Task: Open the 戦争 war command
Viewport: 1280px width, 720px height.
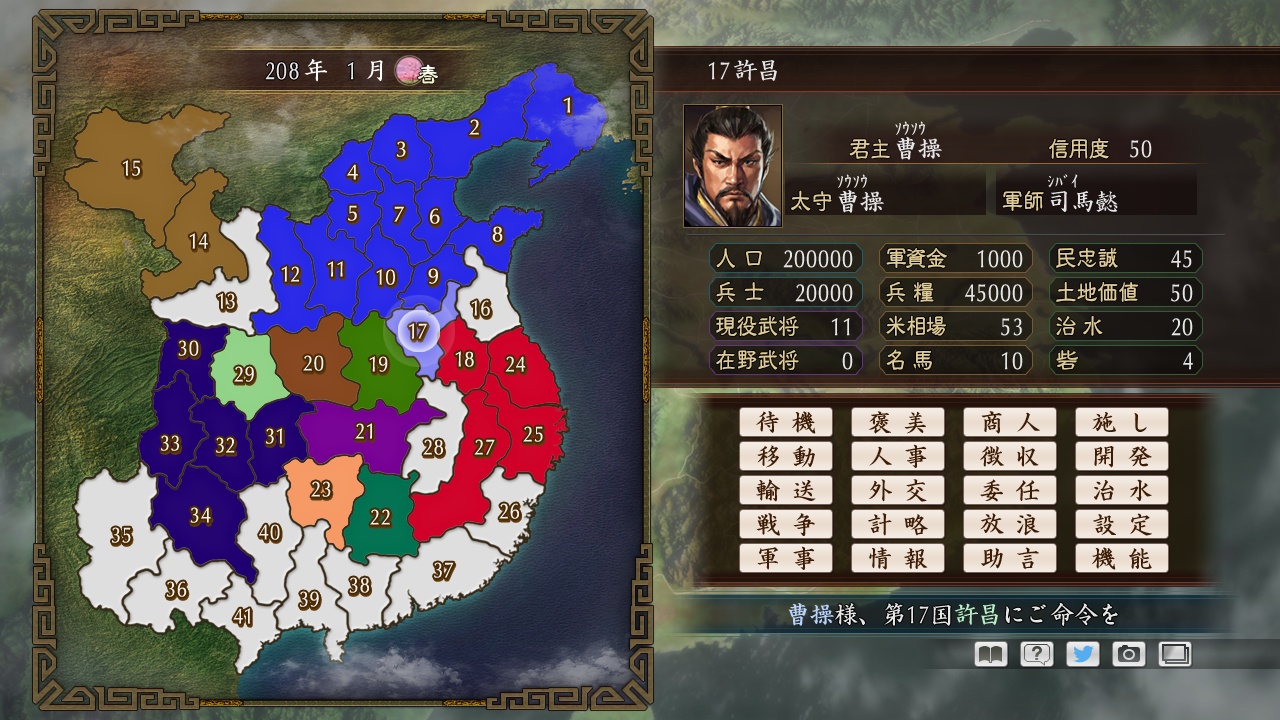Action: click(786, 524)
